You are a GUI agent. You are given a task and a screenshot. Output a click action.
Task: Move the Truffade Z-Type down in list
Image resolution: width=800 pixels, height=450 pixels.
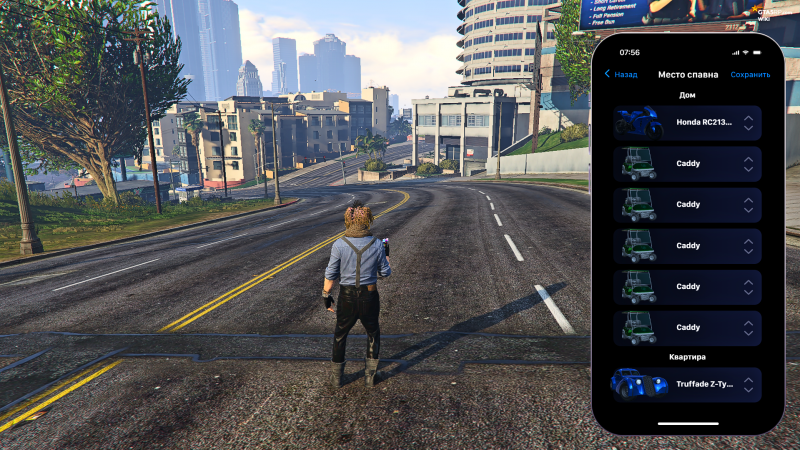748,390
